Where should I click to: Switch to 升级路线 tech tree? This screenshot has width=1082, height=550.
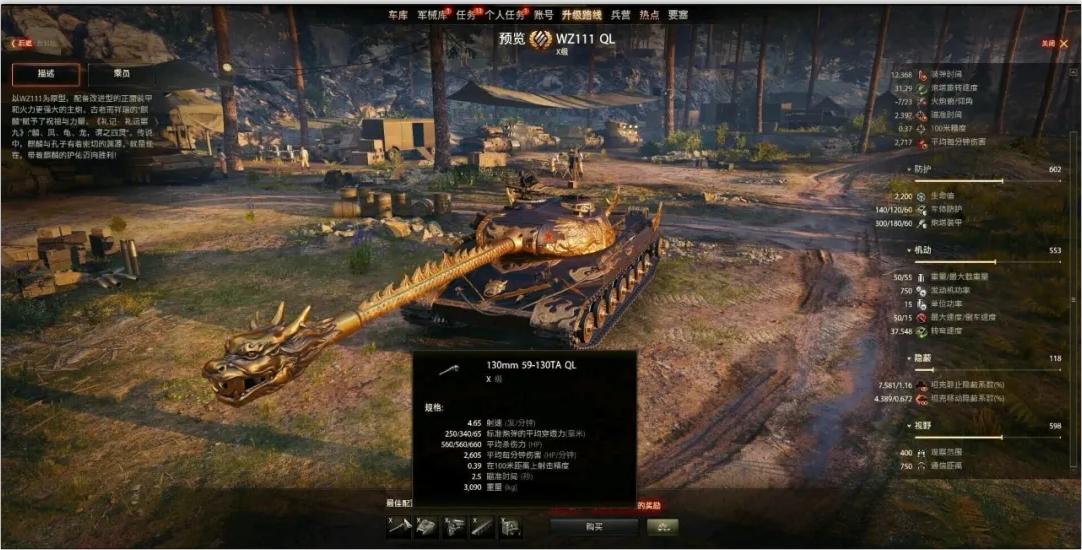click(x=581, y=15)
